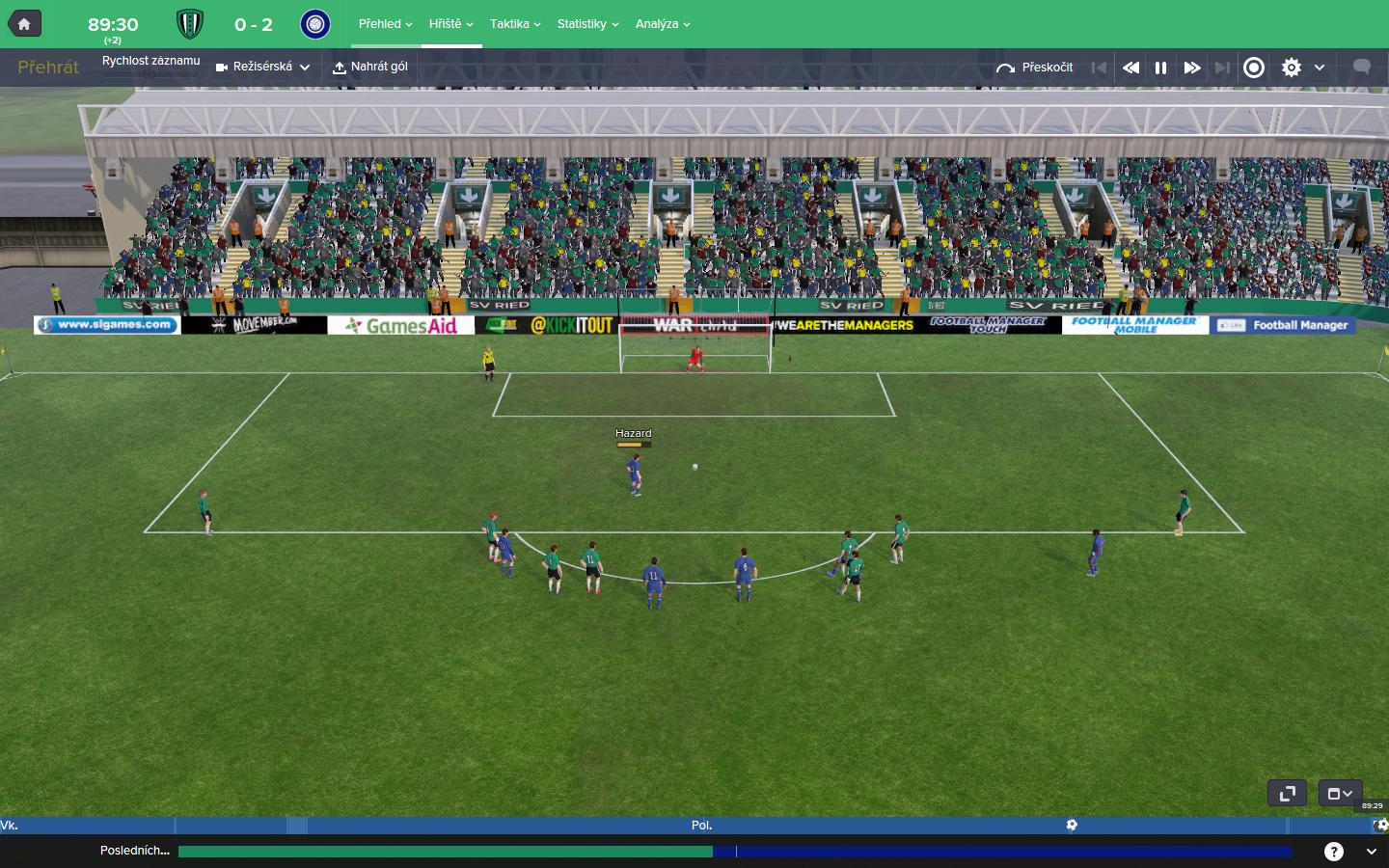Jump to the end of the replay
The image size is (1389, 868).
(1222, 68)
